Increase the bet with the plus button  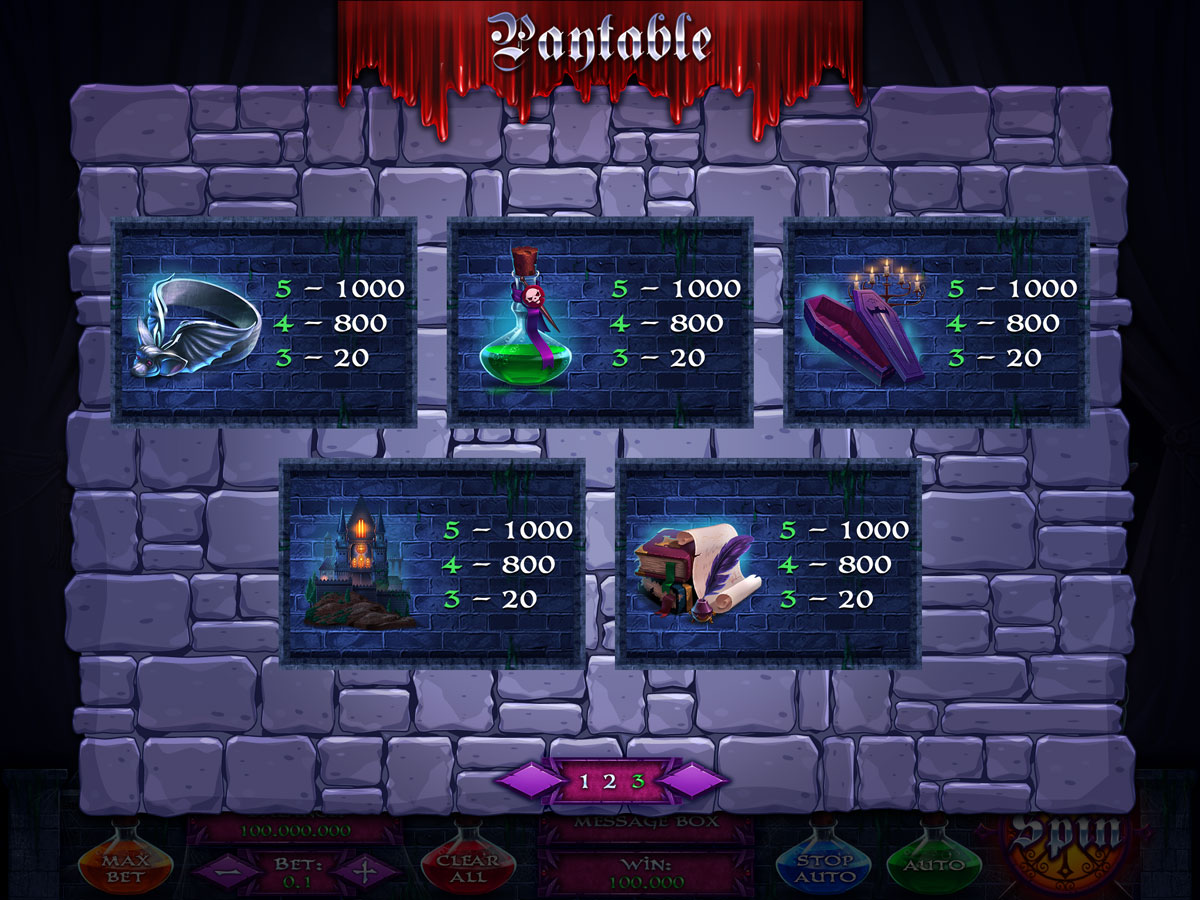[365, 870]
